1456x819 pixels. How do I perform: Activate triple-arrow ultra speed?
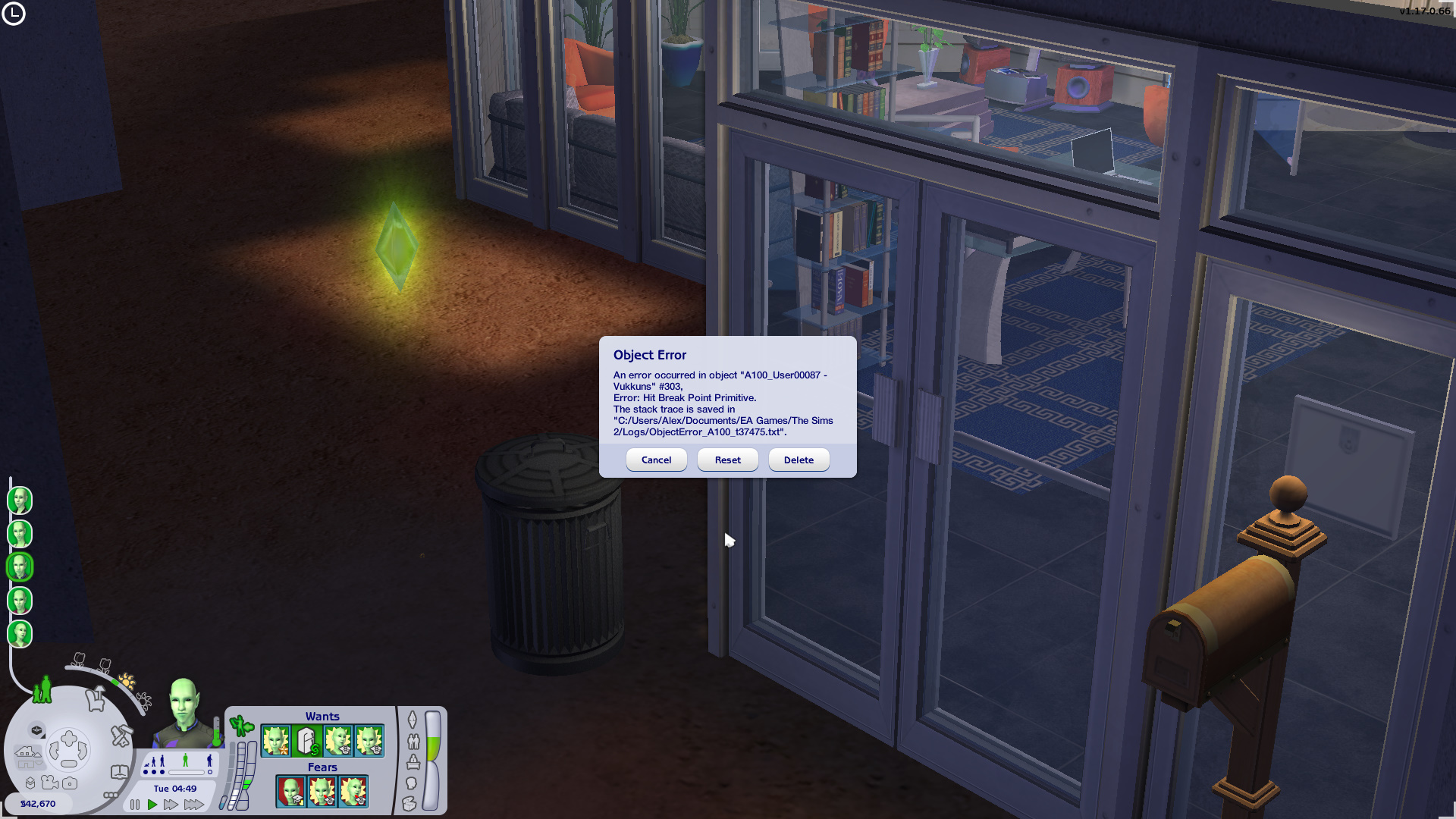click(x=194, y=805)
